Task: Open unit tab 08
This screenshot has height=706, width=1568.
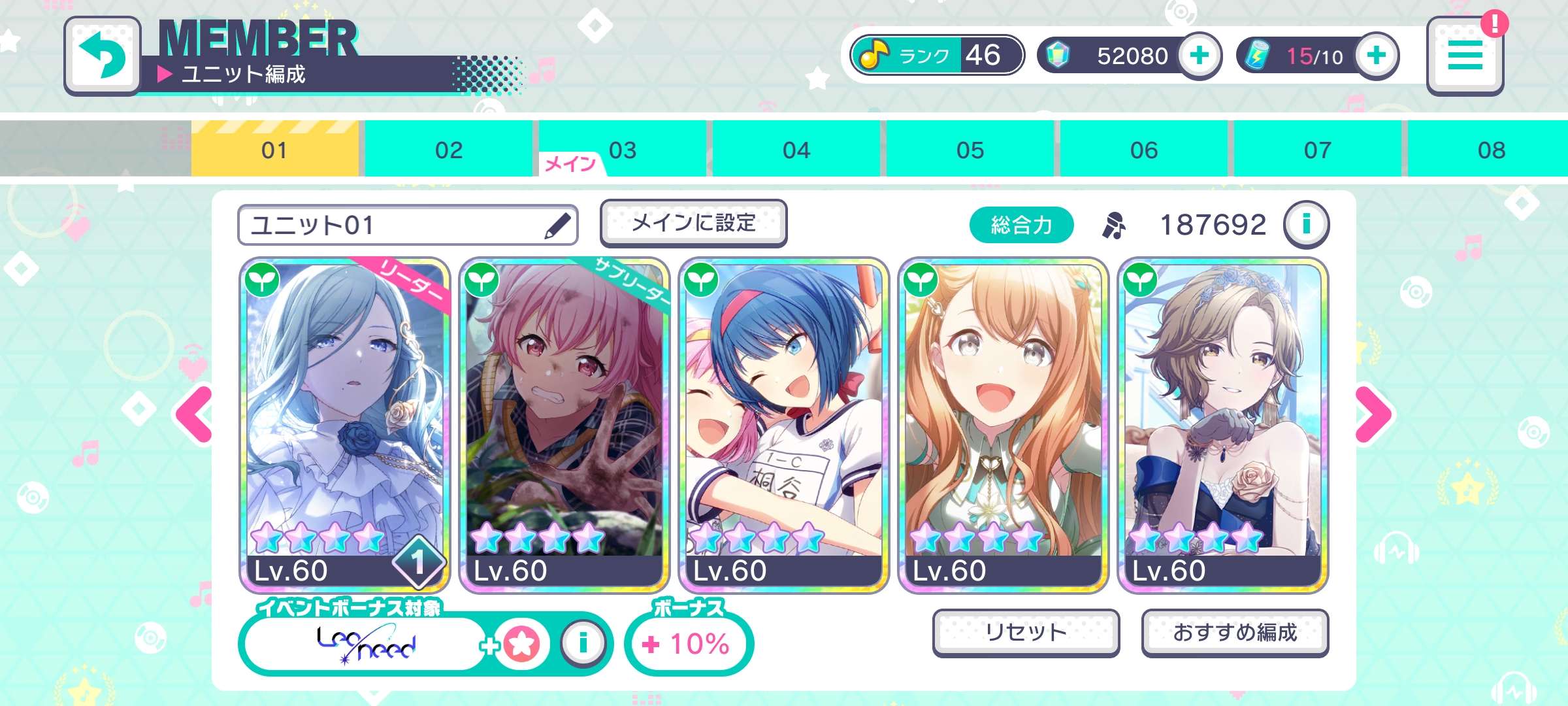Action: [1491, 150]
